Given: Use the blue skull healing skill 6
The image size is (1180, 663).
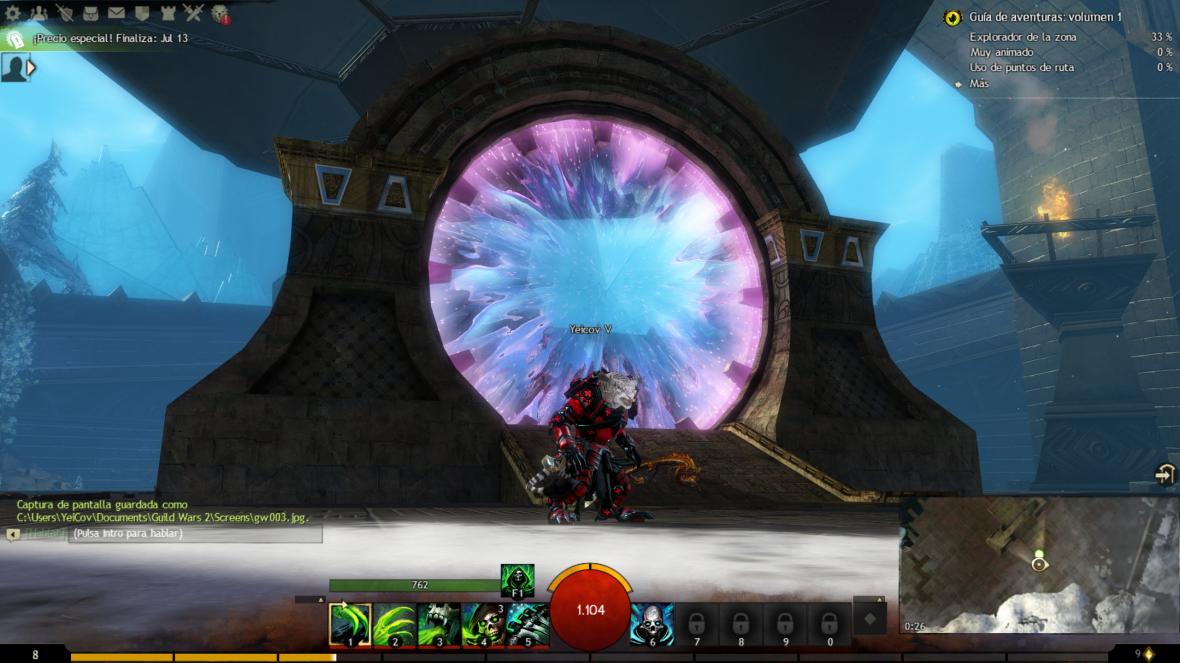Looking at the screenshot, I should pyautogui.click(x=651, y=624).
